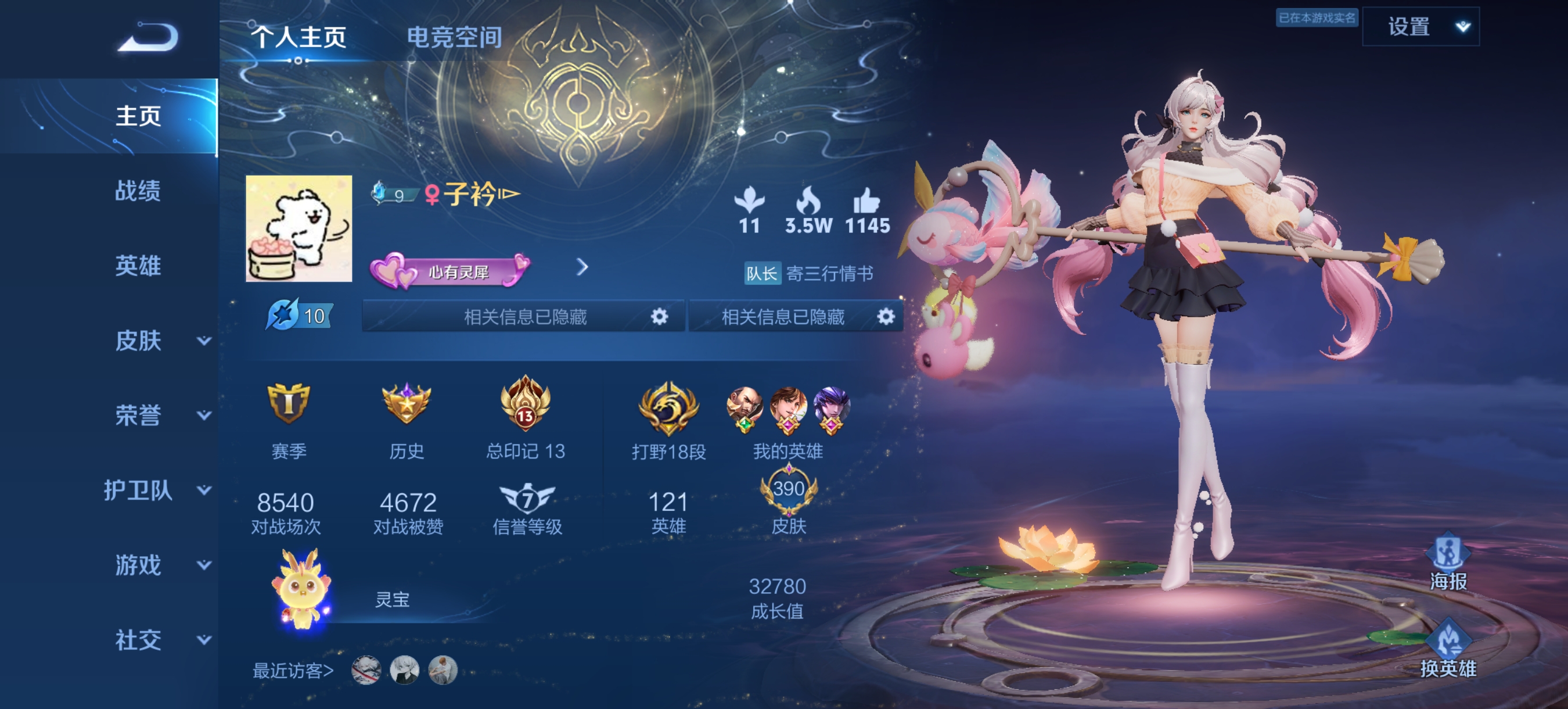This screenshot has height=709, width=1568.
Task: Switch to the 电竞空间 tab
Action: click(x=455, y=38)
